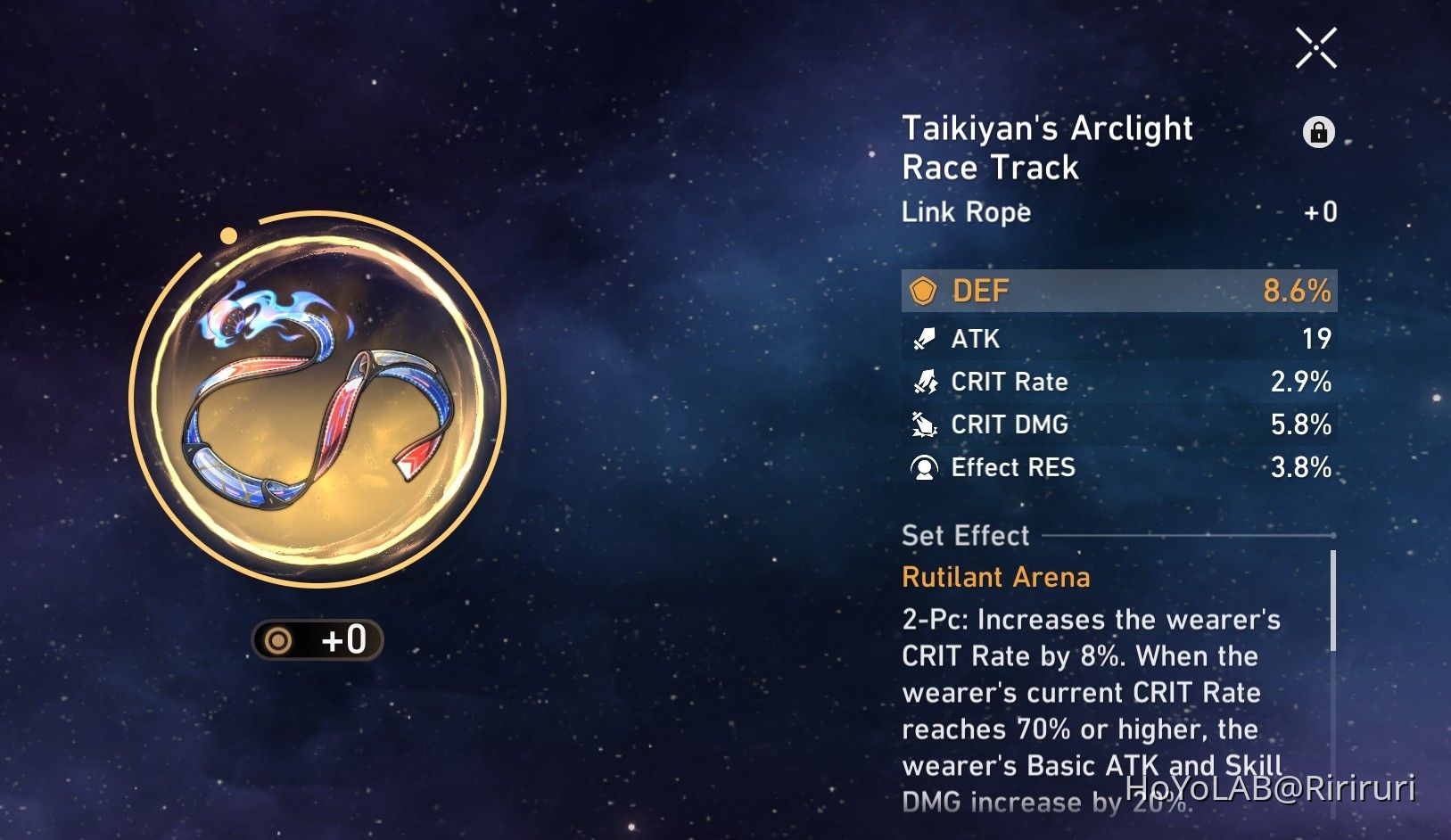This screenshot has width=1451, height=840.
Task: Click the ATK sword icon
Action: click(x=925, y=339)
